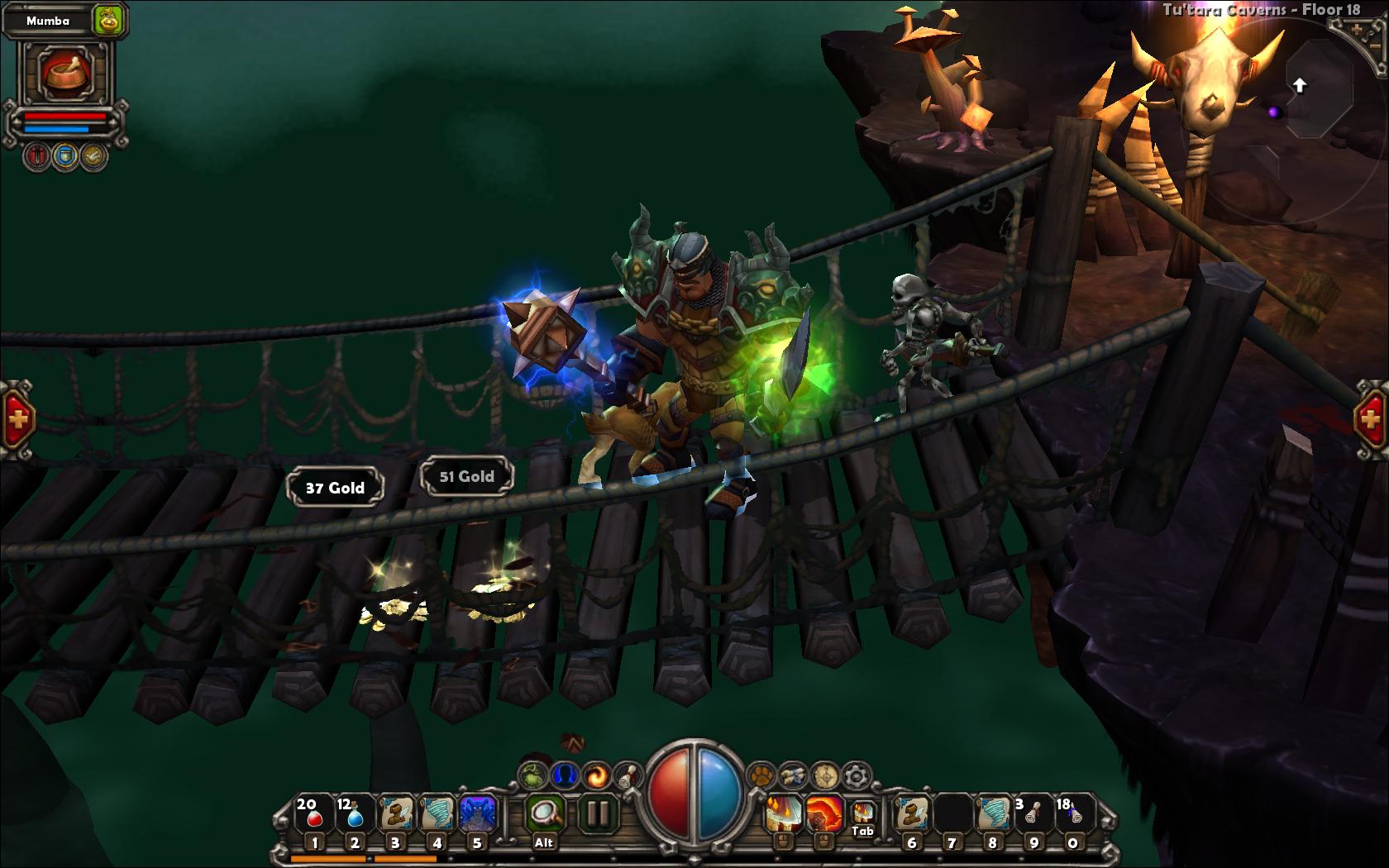
Task: Use the blue-tipped scroll in slot 0
Action: [x=1072, y=814]
